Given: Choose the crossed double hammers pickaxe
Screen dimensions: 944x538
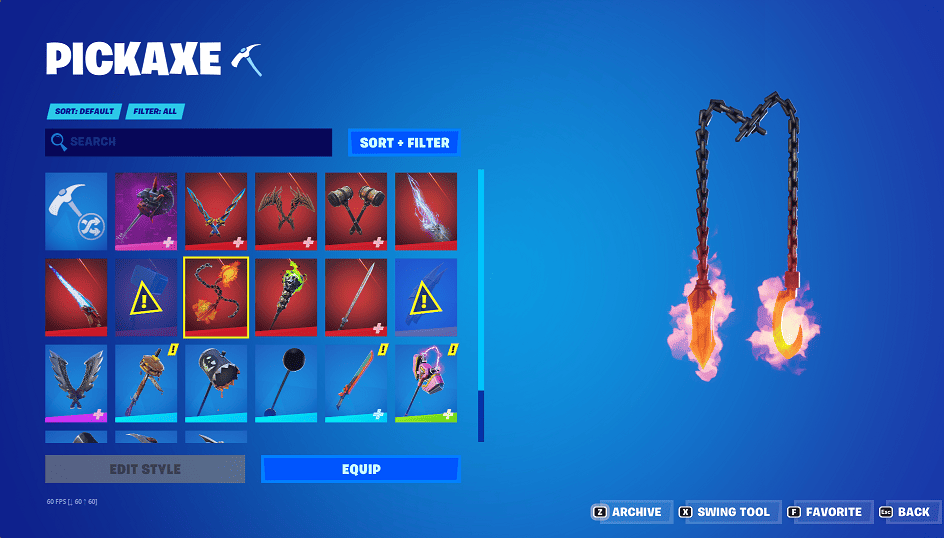Looking at the screenshot, I should click(356, 211).
